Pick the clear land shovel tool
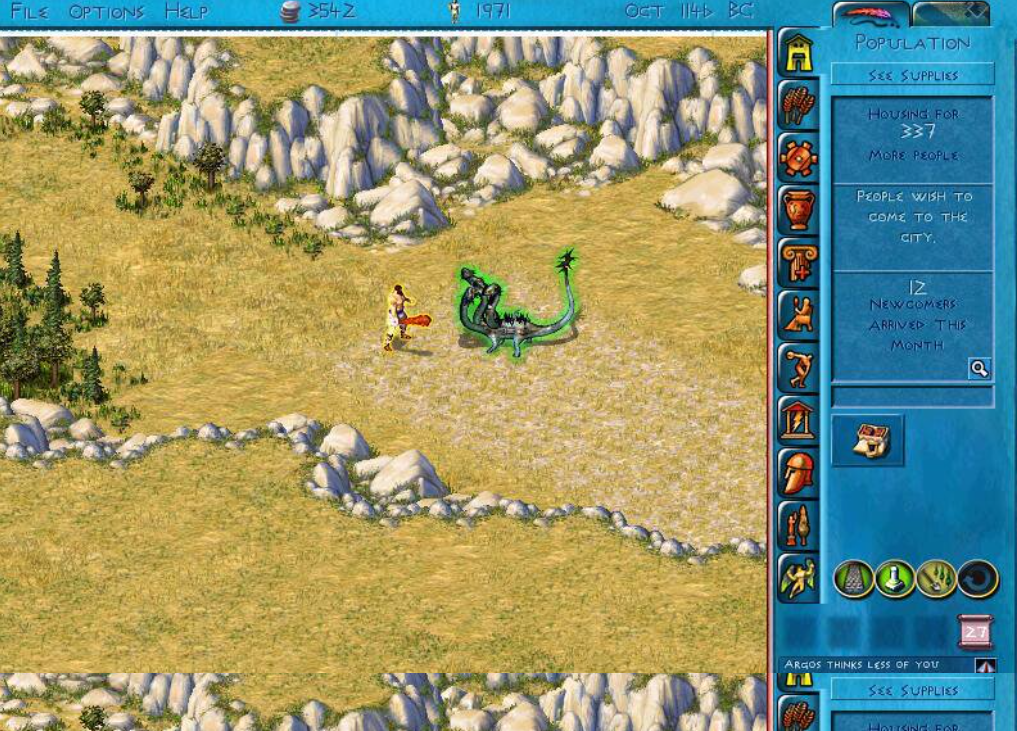The image size is (1017, 731). (x=936, y=579)
